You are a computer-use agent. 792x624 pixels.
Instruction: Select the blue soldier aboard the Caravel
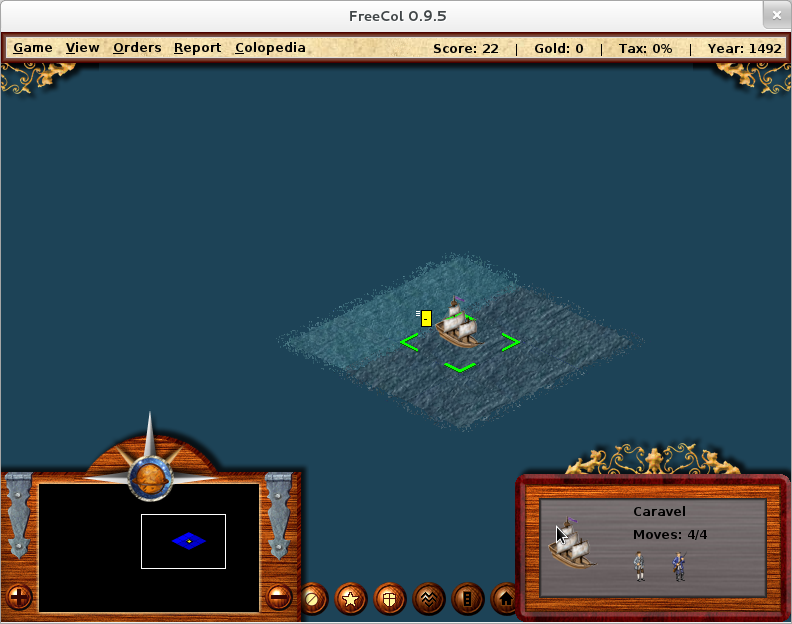(680, 566)
